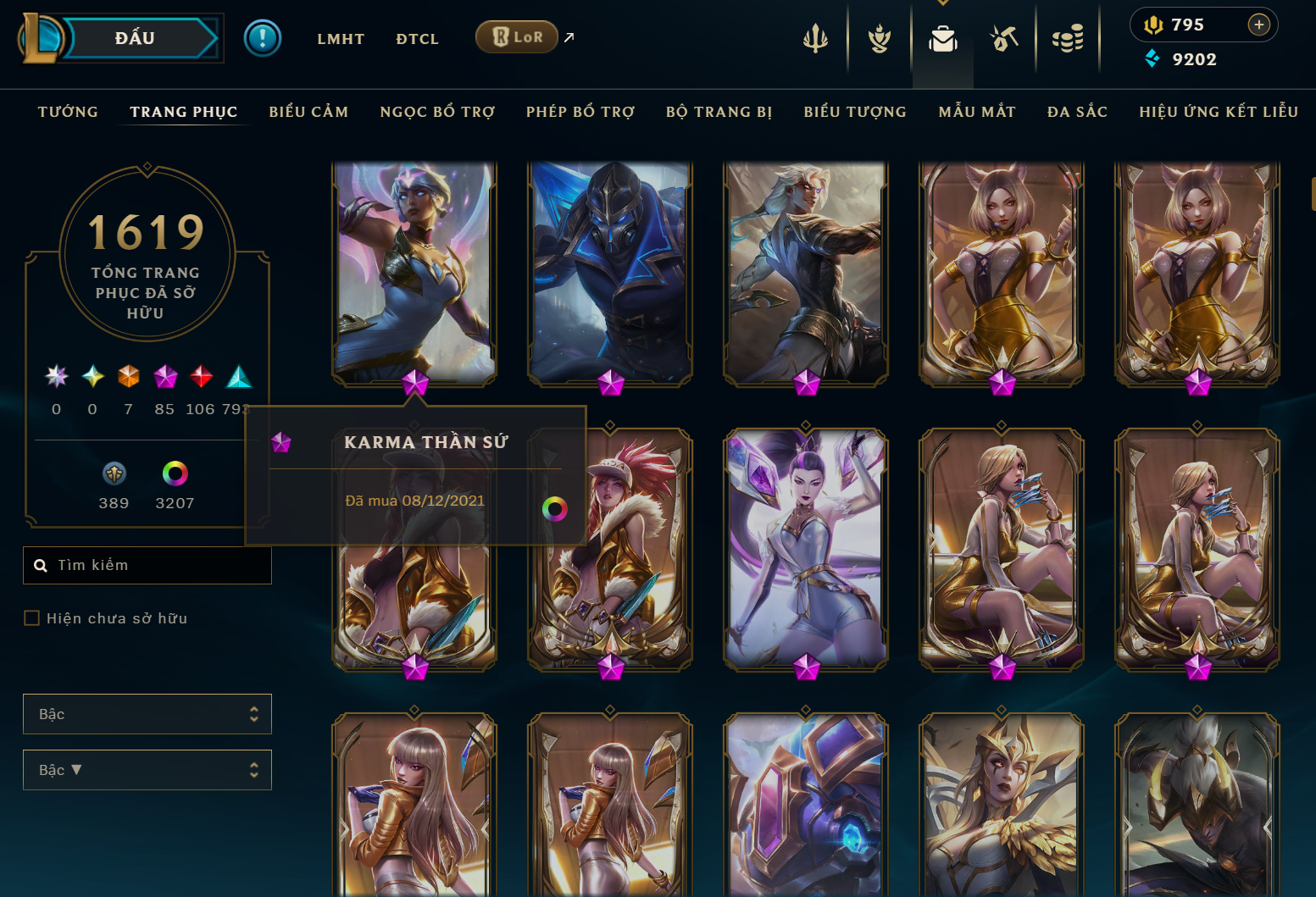This screenshot has width=1316, height=897.
Task: Open the first 'Bậc' dropdown
Action: [x=147, y=714]
